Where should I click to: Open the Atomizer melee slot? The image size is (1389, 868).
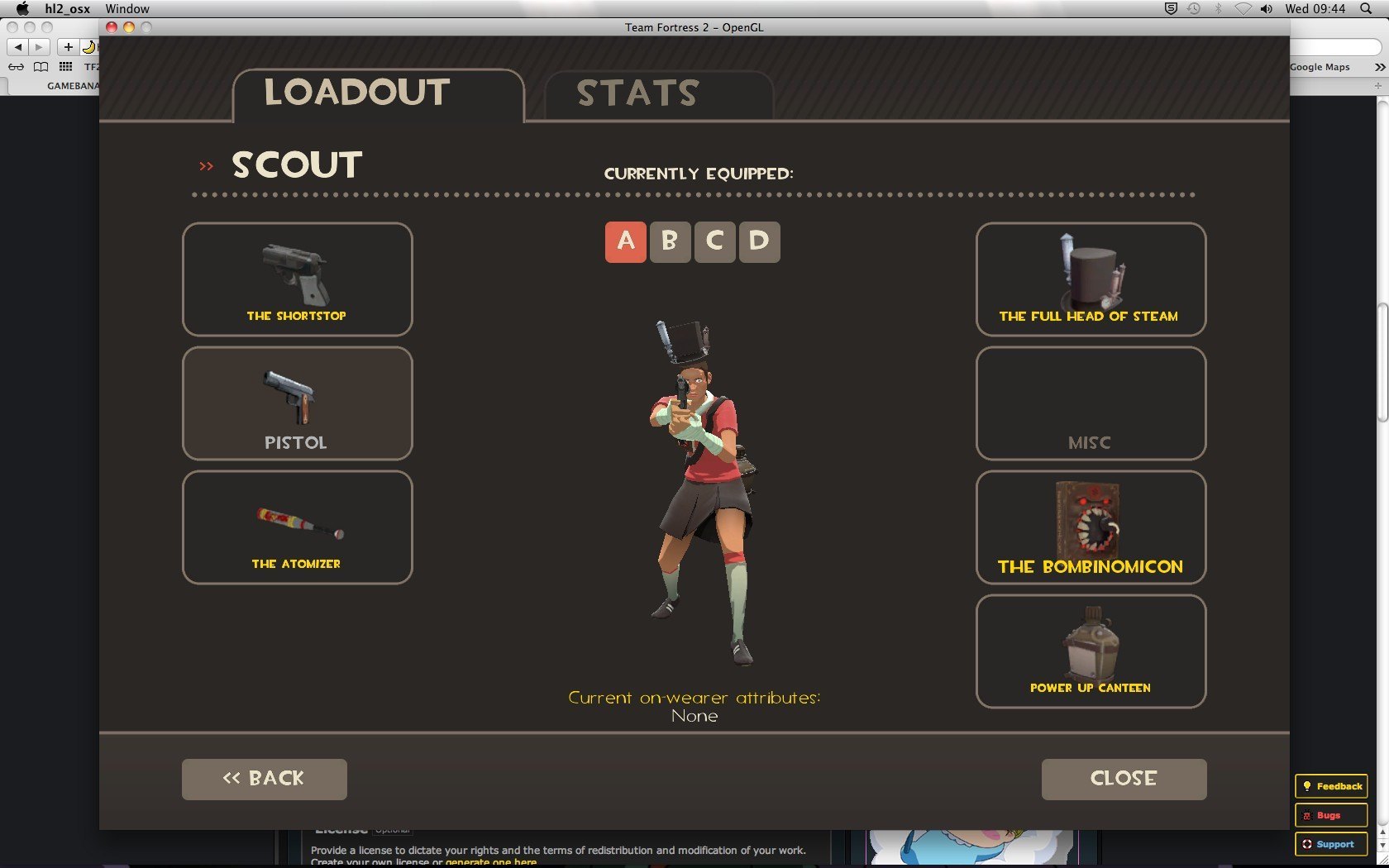tap(297, 527)
